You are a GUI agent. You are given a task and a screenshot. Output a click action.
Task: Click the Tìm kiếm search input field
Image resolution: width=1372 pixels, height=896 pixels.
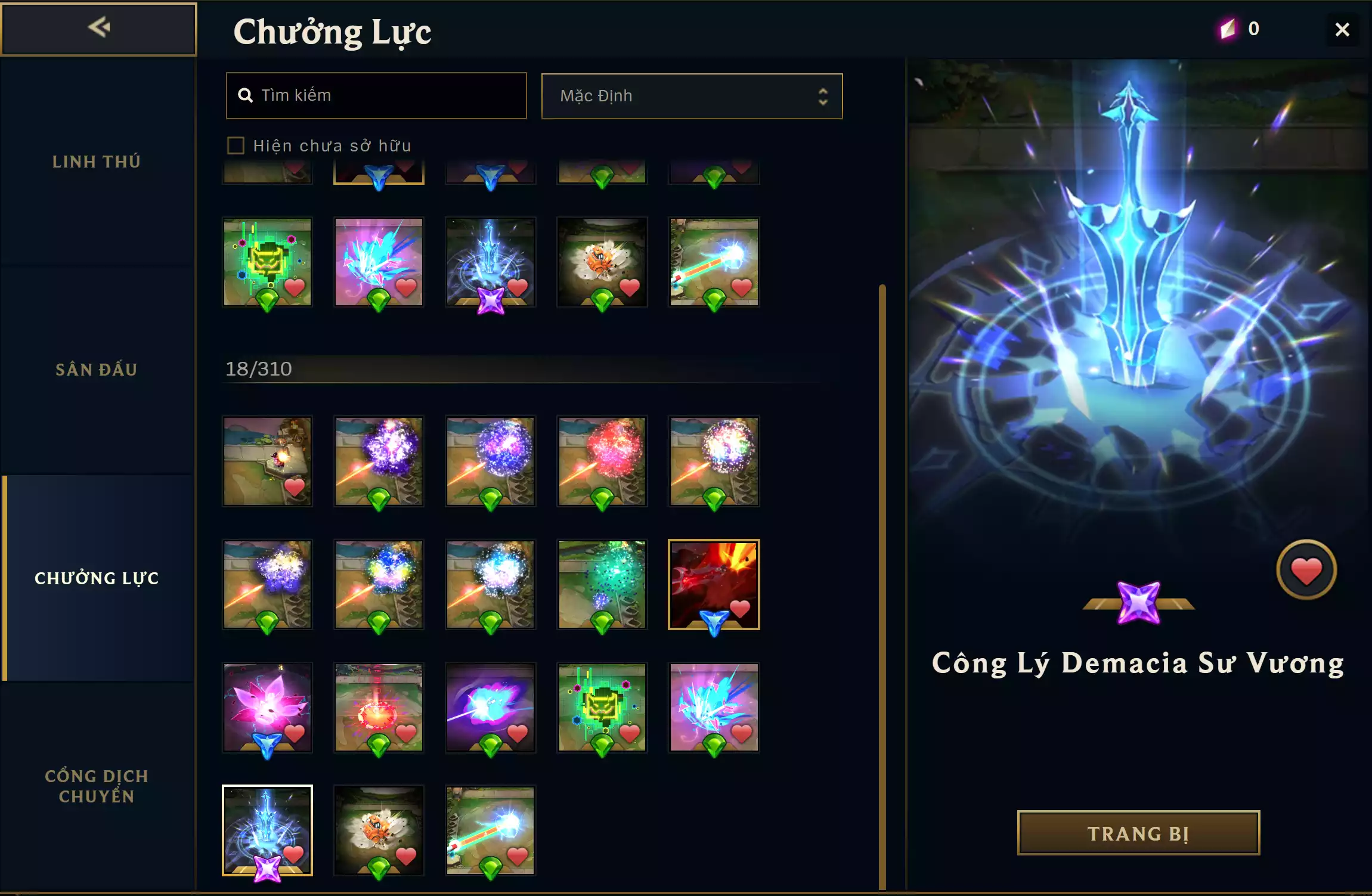point(376,95)
